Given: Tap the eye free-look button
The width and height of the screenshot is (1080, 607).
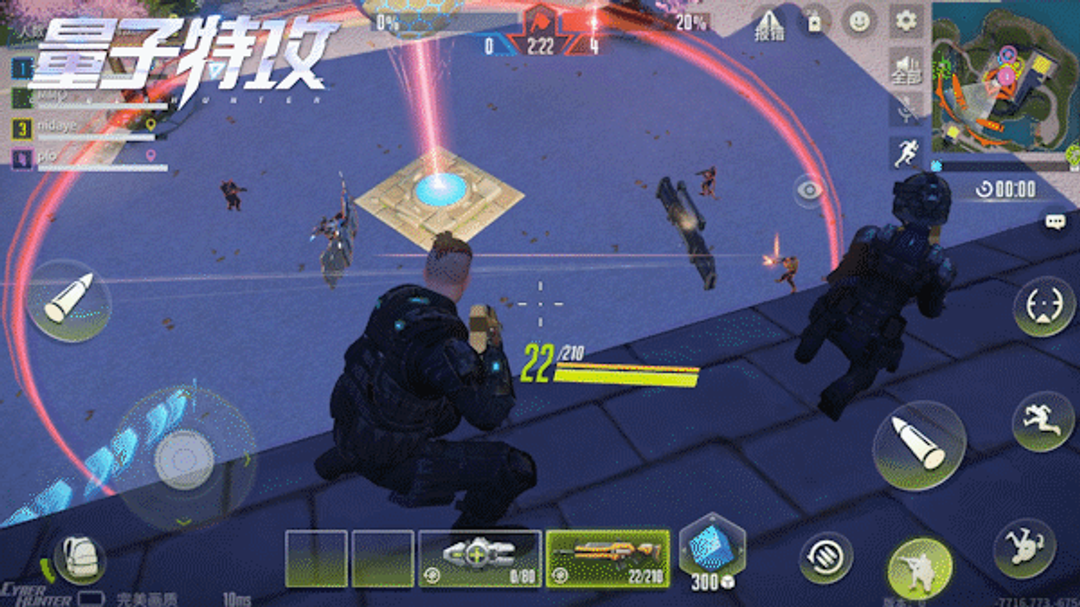Looking at the screenshot, I should click(810, 190).
